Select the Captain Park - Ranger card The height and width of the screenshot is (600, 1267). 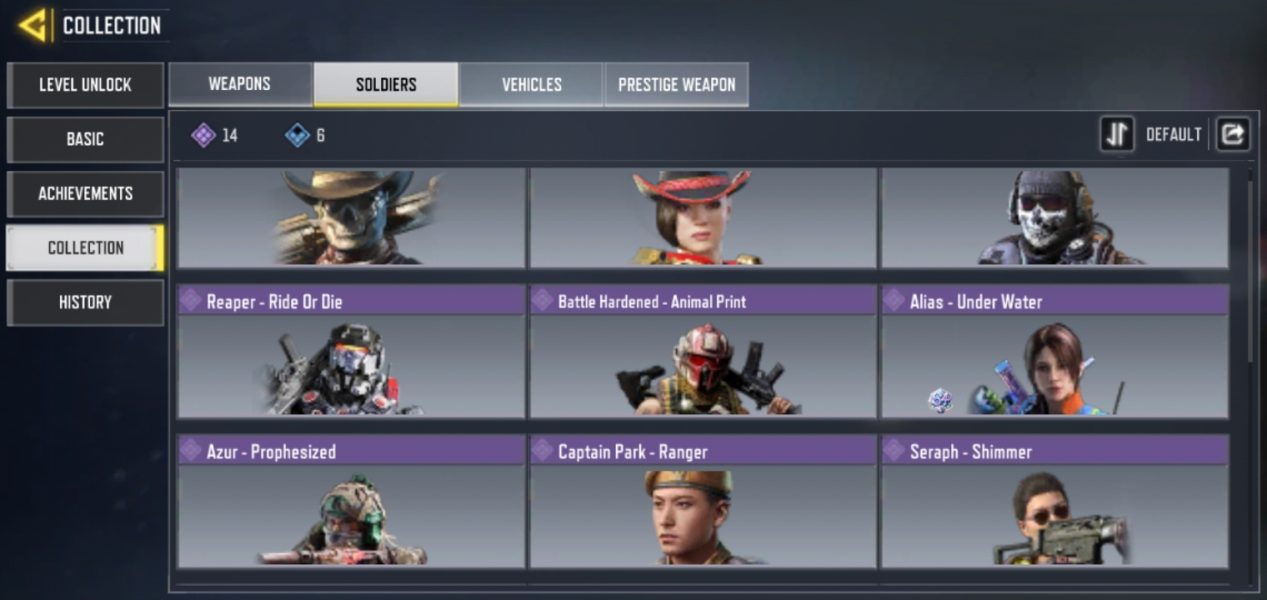pos(703,502)
